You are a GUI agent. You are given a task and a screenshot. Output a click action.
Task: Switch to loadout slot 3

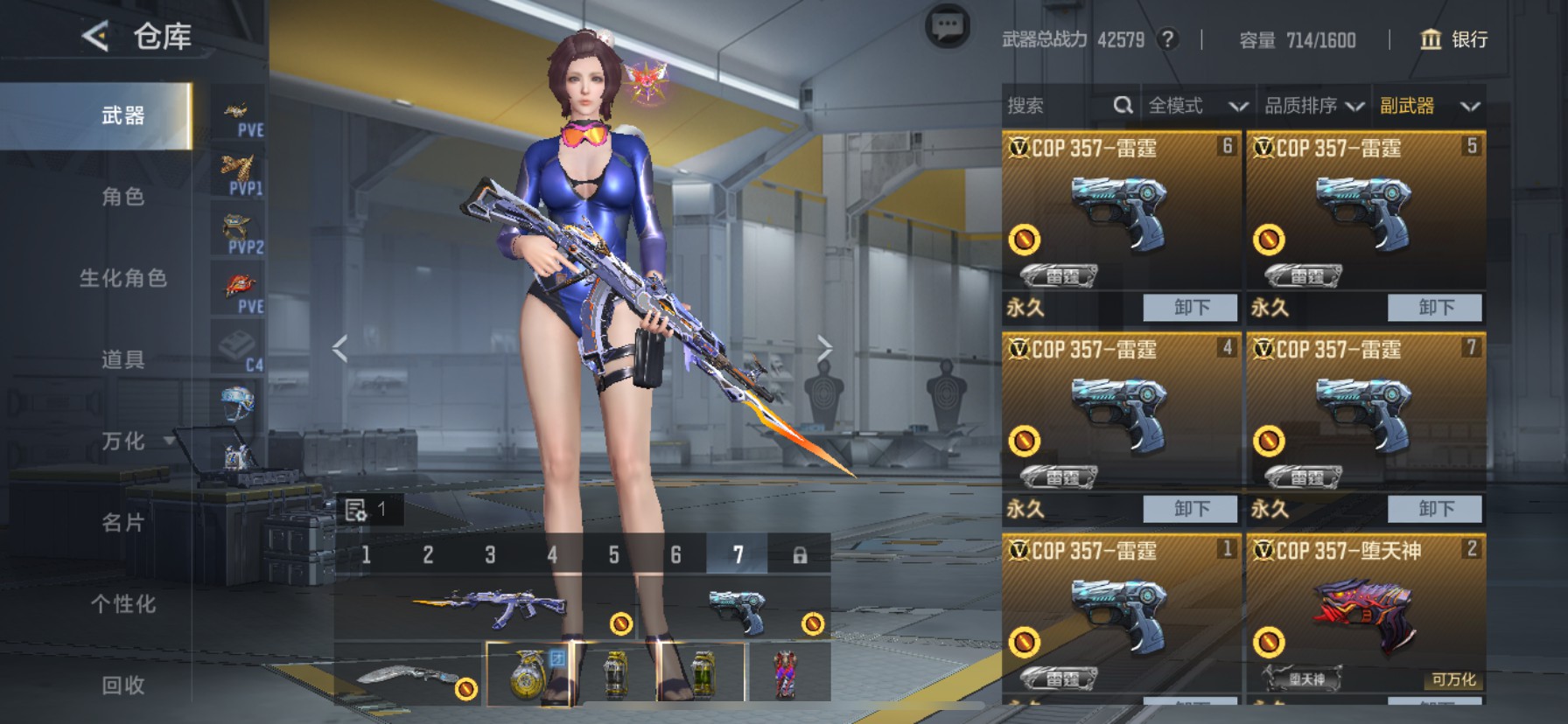click(490, 555)
